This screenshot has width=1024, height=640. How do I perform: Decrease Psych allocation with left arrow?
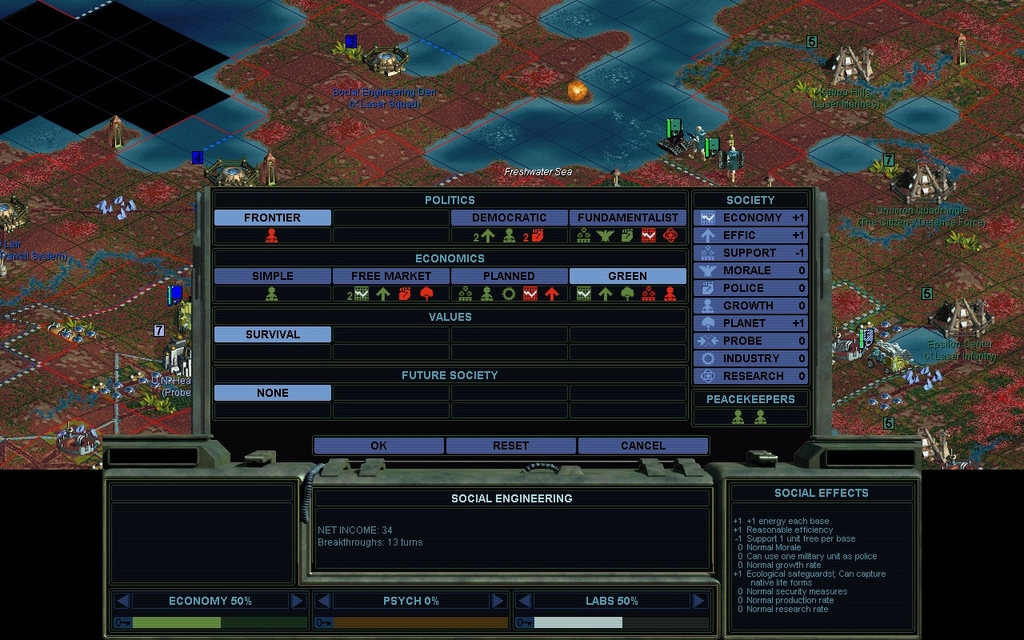(323, 601)
